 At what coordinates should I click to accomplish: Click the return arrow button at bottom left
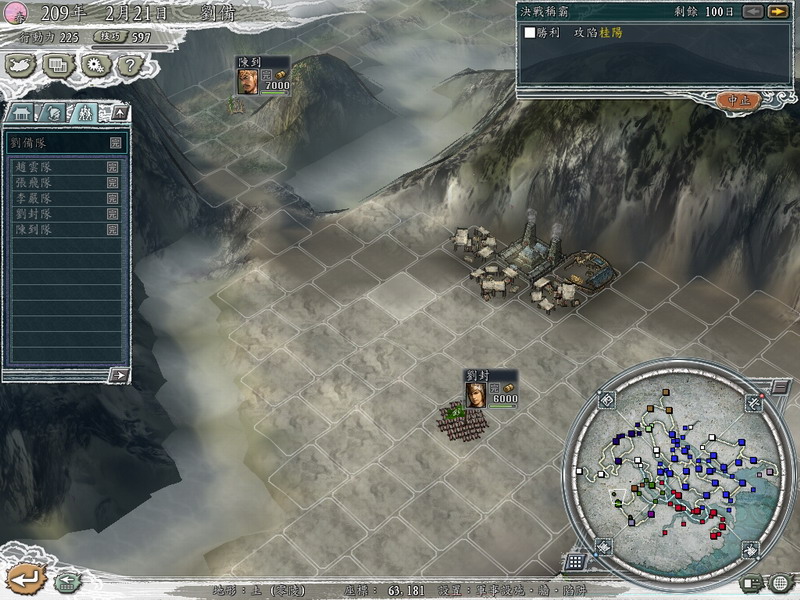[24, 578]
